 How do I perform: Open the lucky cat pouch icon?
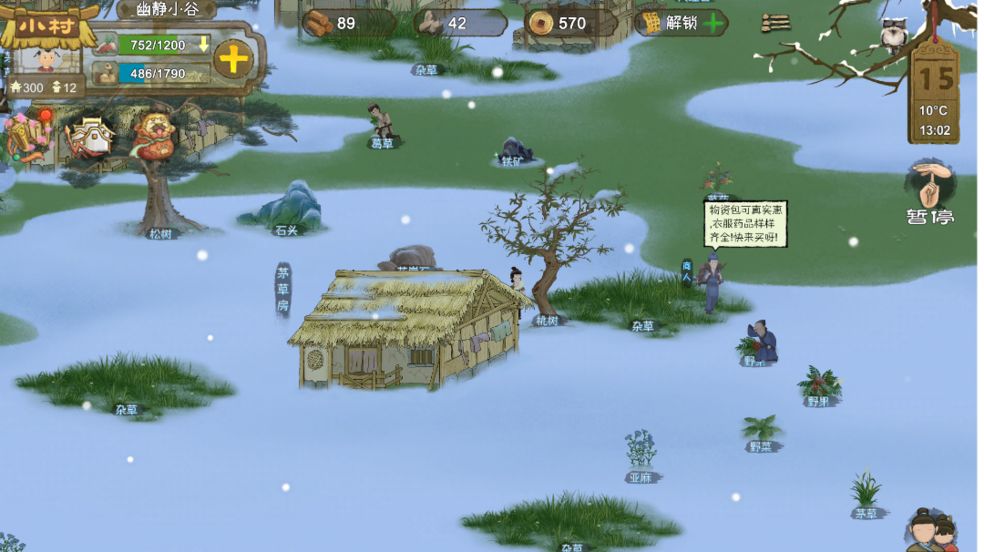(x=155, y=136)
